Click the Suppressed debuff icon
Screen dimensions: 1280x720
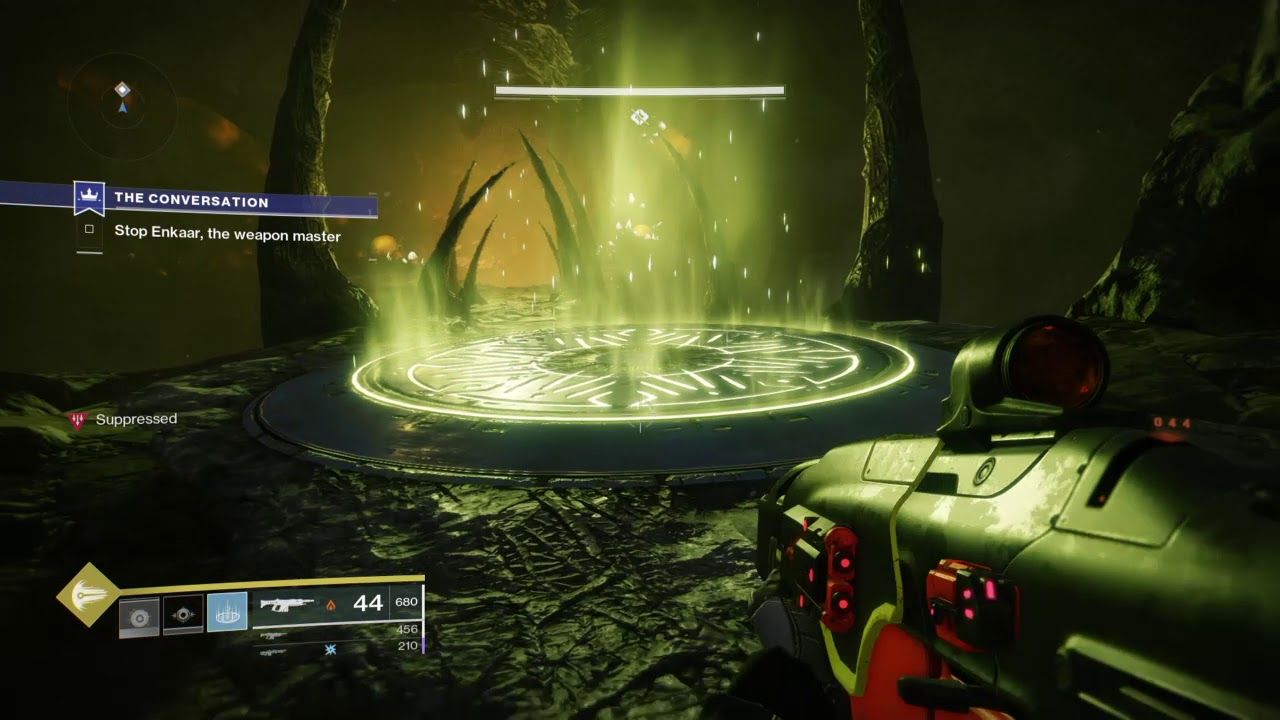click(x=77, y=420)
